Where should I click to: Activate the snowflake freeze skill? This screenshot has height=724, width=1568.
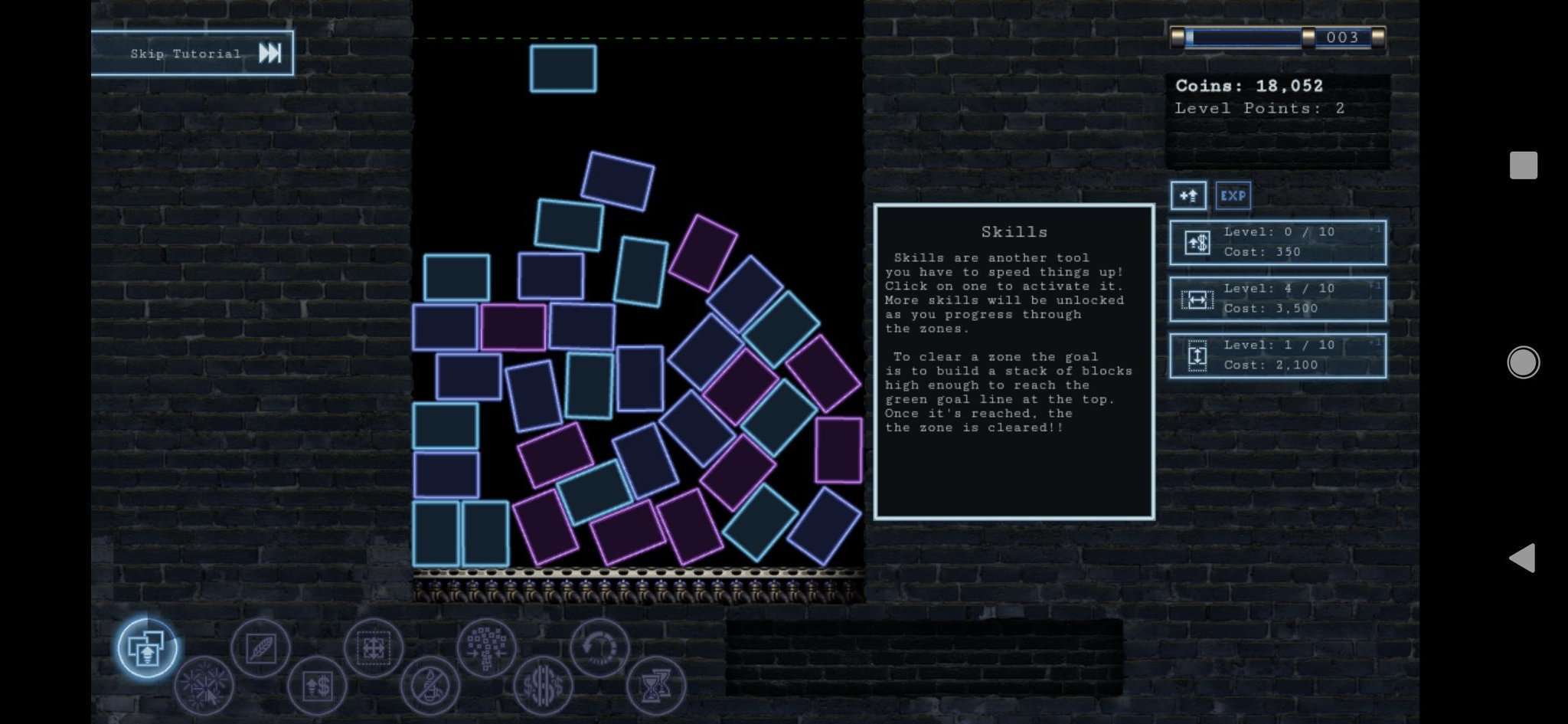coord(204,686)
